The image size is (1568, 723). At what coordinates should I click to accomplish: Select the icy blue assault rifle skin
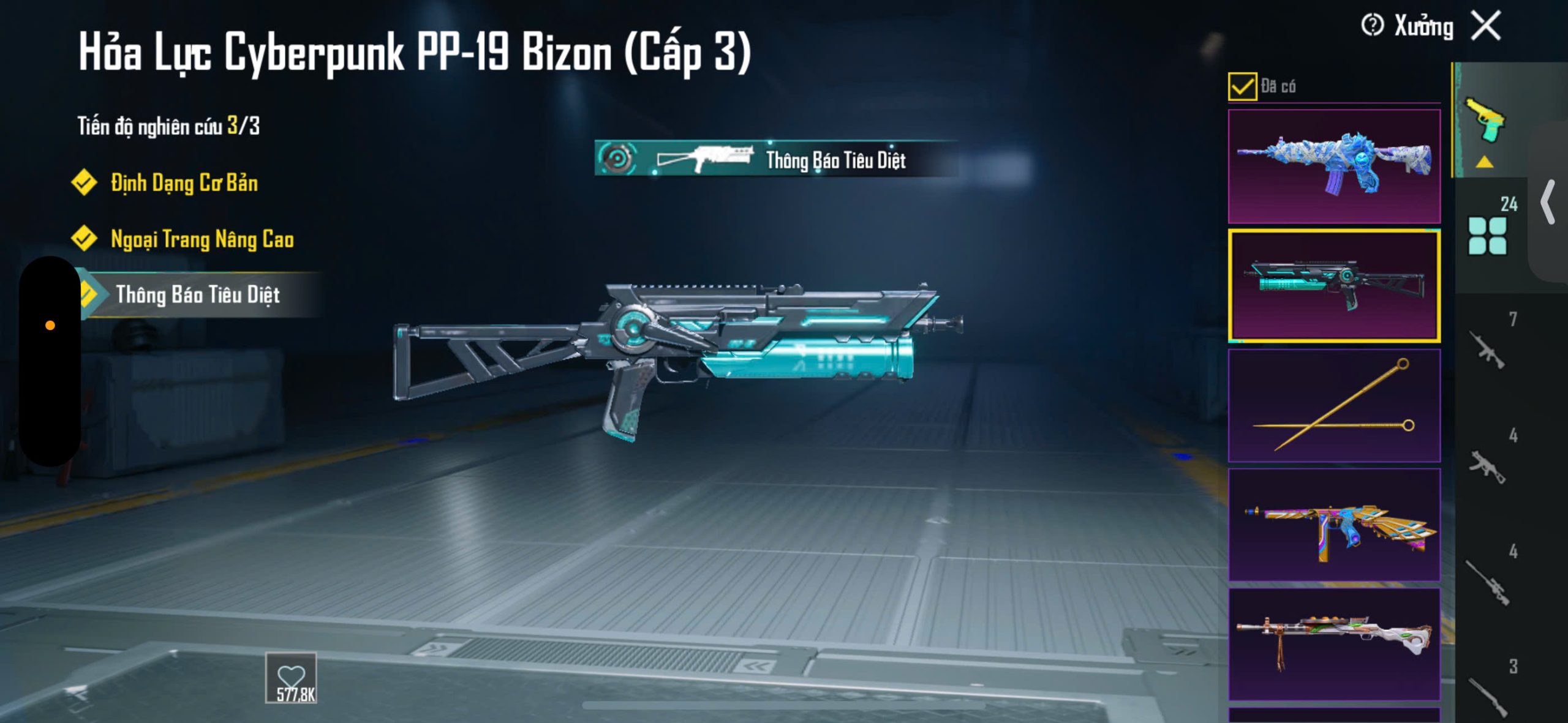[x=1334, y=166]
